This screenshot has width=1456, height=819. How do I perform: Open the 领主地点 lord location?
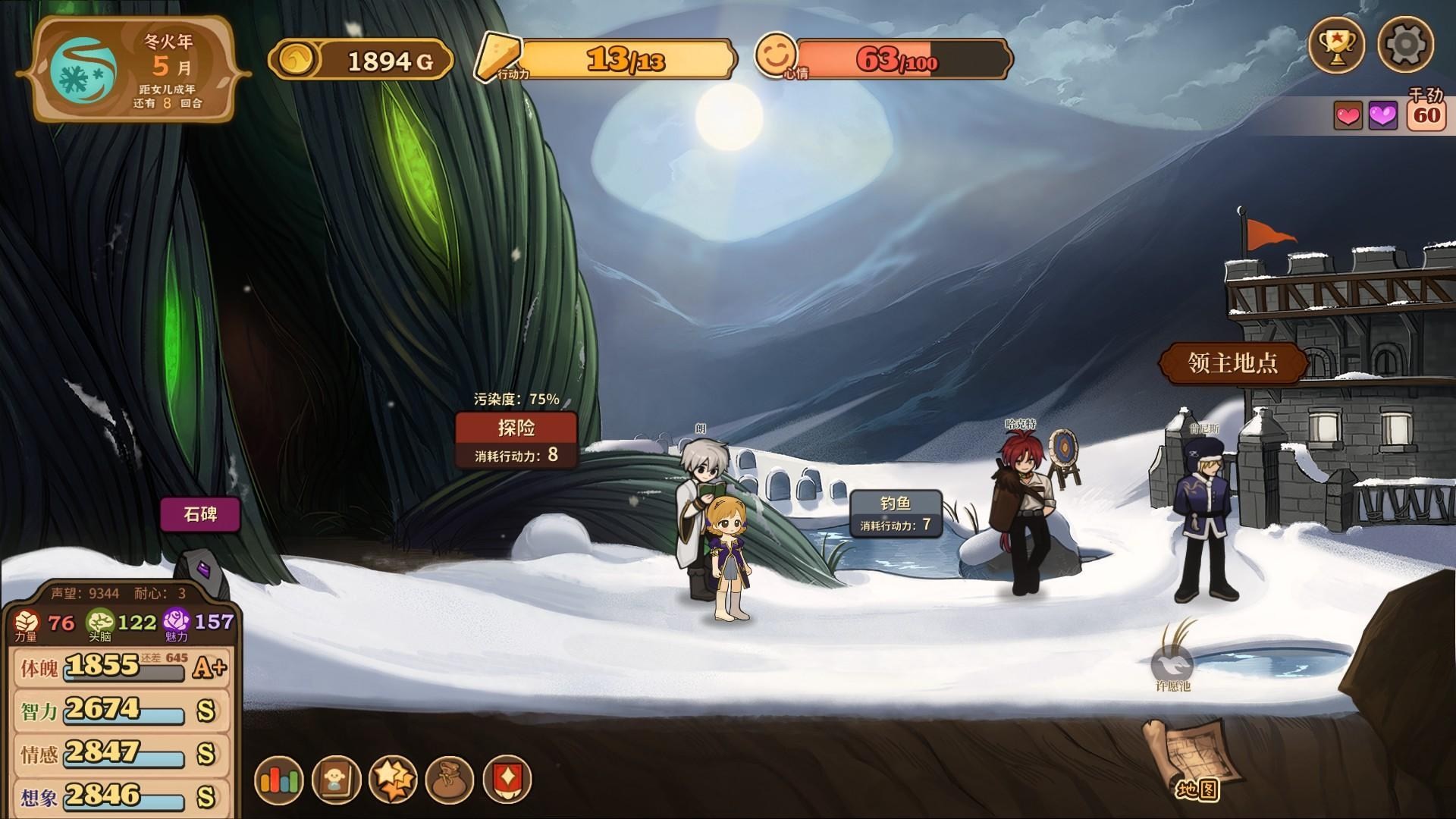pyautogui.click(x=1233, y=362)
